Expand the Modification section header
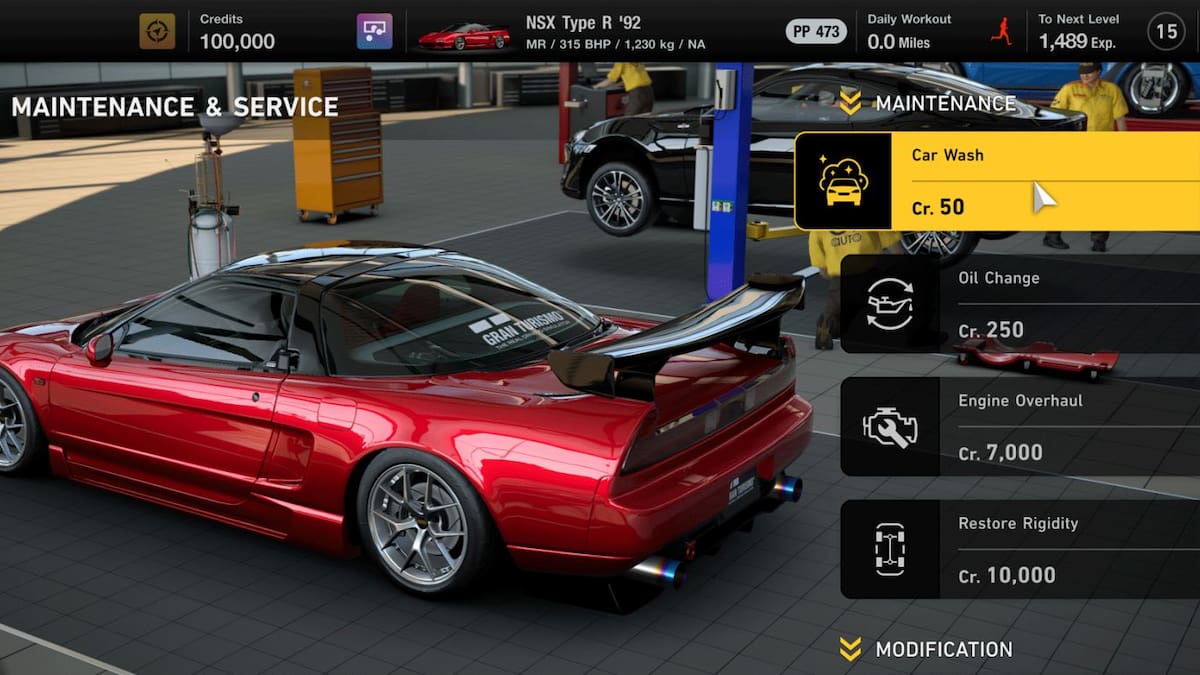This screenshot has width=1200, height=675. point(927,649)
